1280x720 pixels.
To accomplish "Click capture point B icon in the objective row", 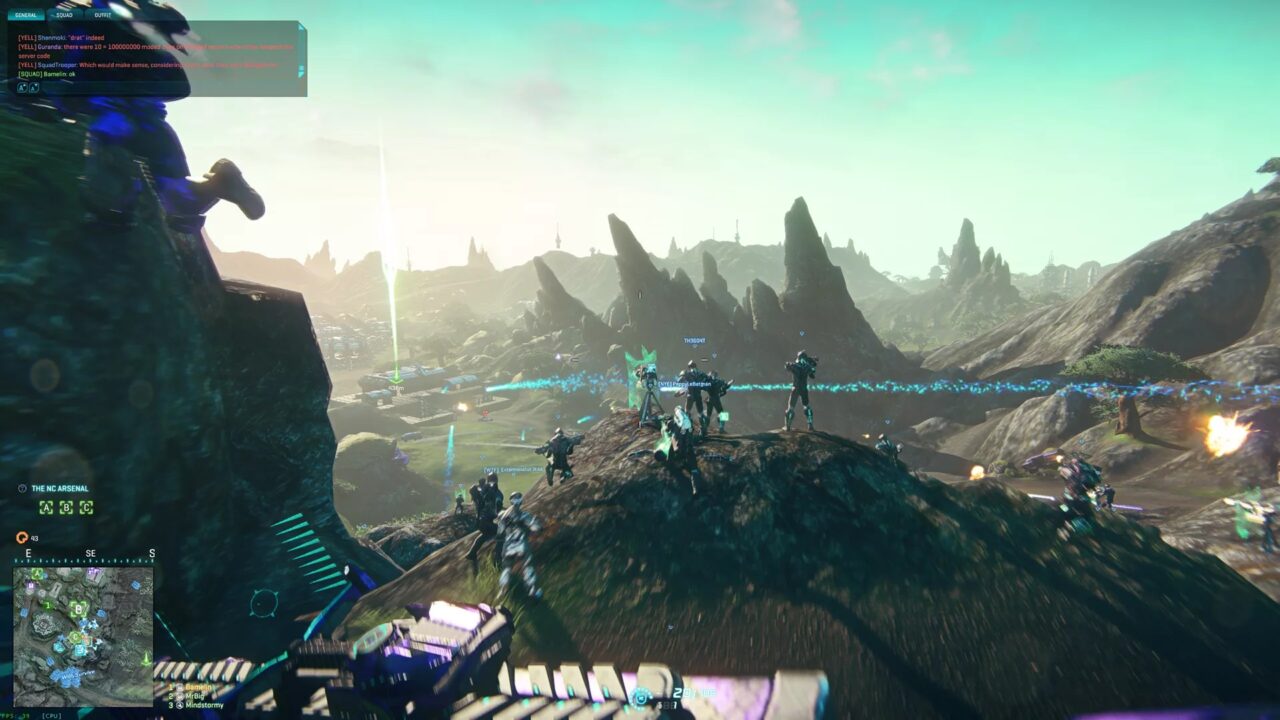I will pos(66,507).
